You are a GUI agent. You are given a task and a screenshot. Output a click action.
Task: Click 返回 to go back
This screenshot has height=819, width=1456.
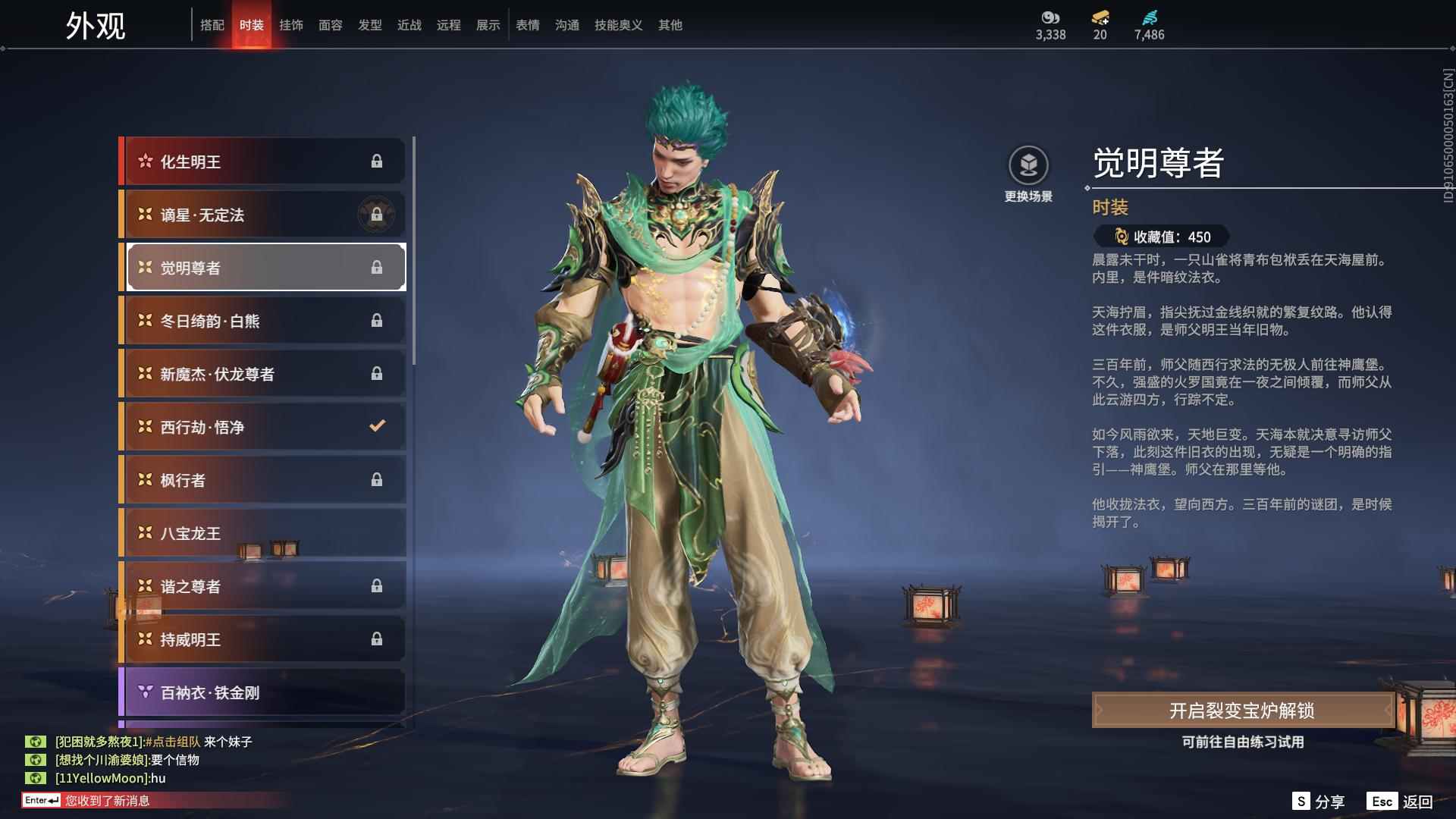pos(1401,802)
